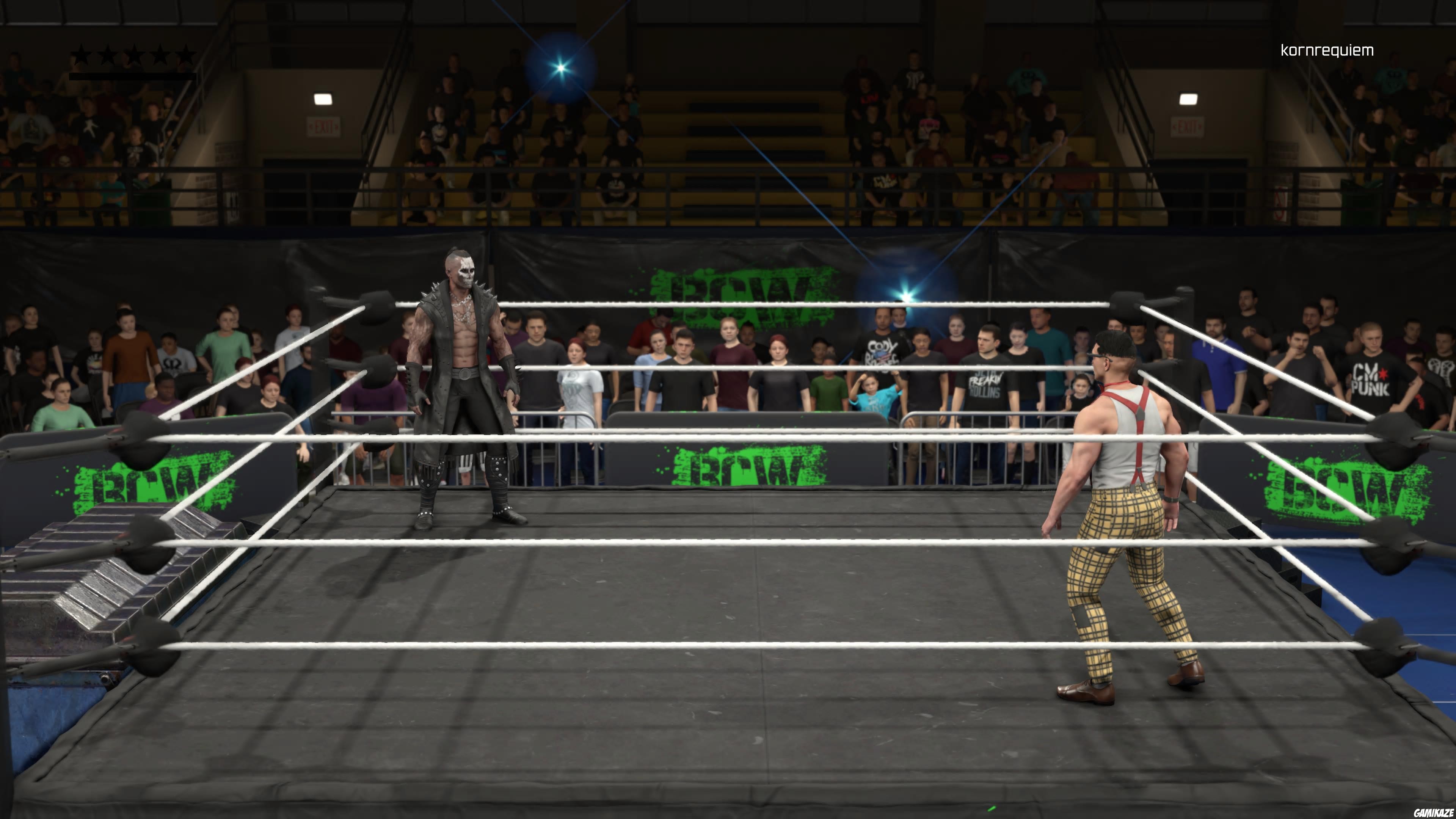Click the second star rating icon
Viewport: 1456px width, 819px height.
pyautogui.click(x=108, y=55)
